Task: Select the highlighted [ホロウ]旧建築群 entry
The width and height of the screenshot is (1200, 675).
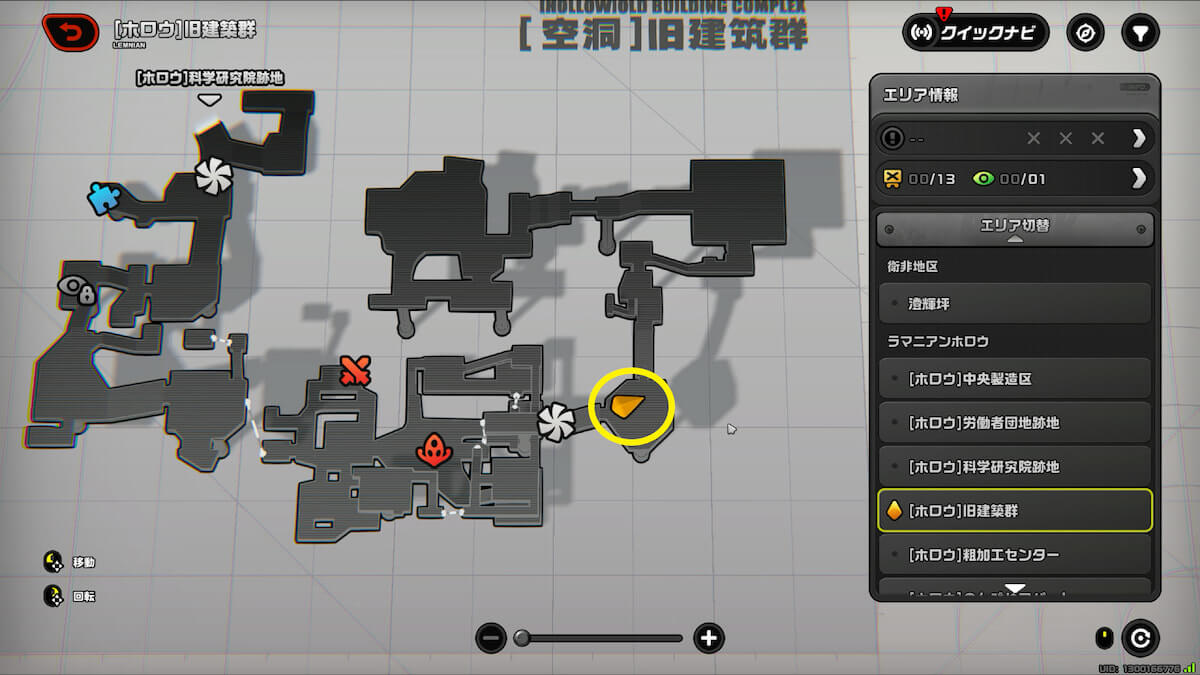Action: pos(1014,511)
